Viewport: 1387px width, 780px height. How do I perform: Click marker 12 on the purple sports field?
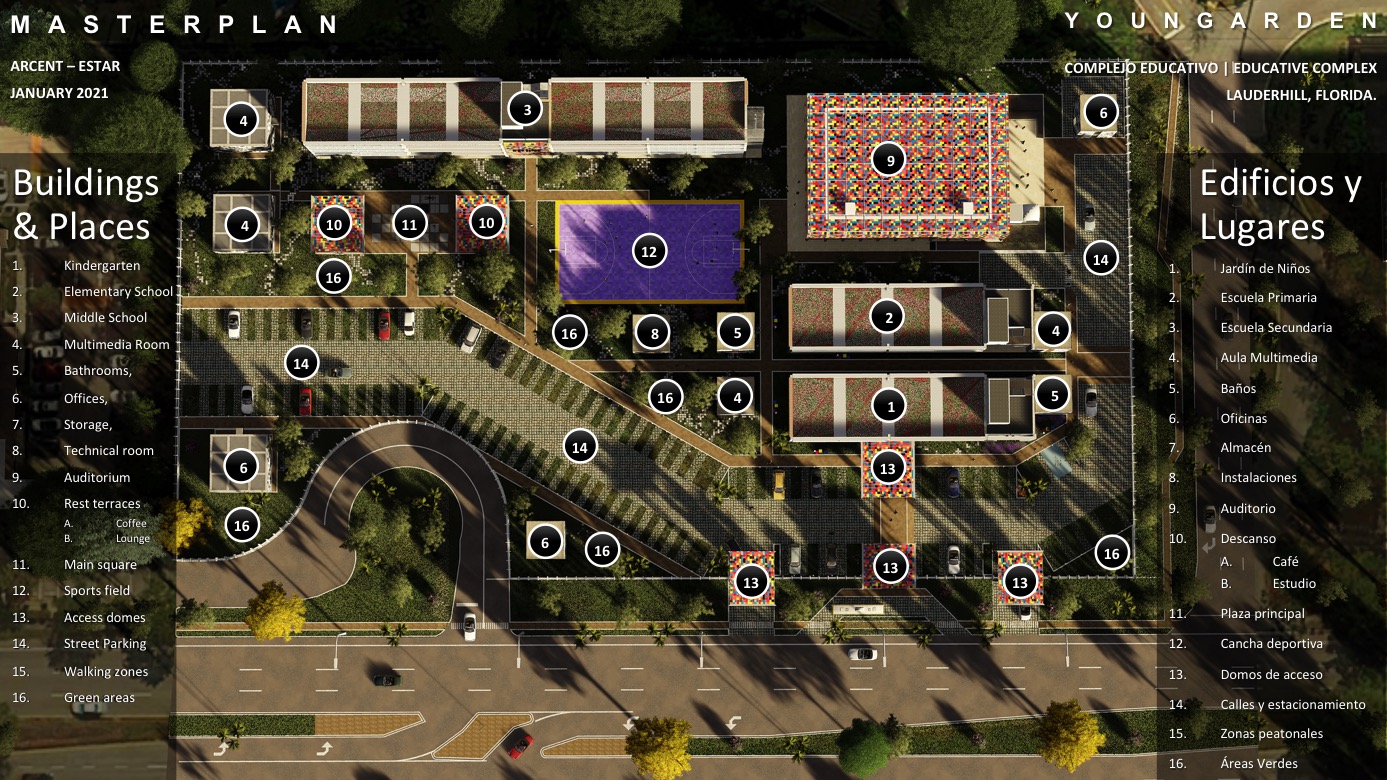click(649, 252)
